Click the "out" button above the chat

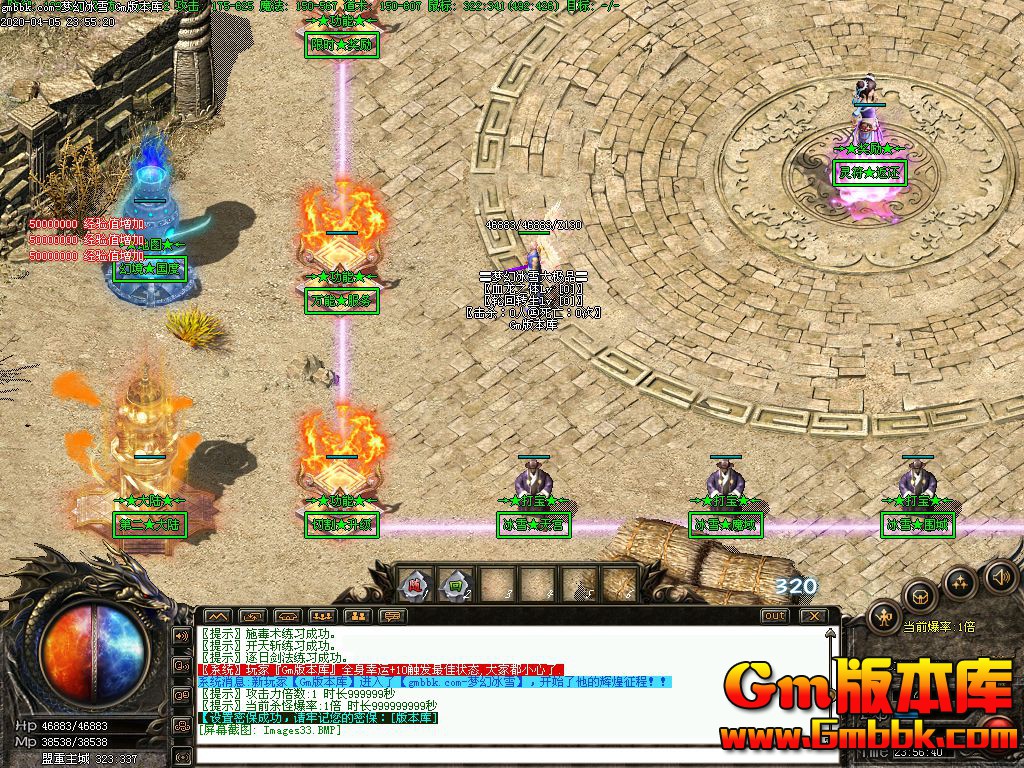[x=774, y=616]
